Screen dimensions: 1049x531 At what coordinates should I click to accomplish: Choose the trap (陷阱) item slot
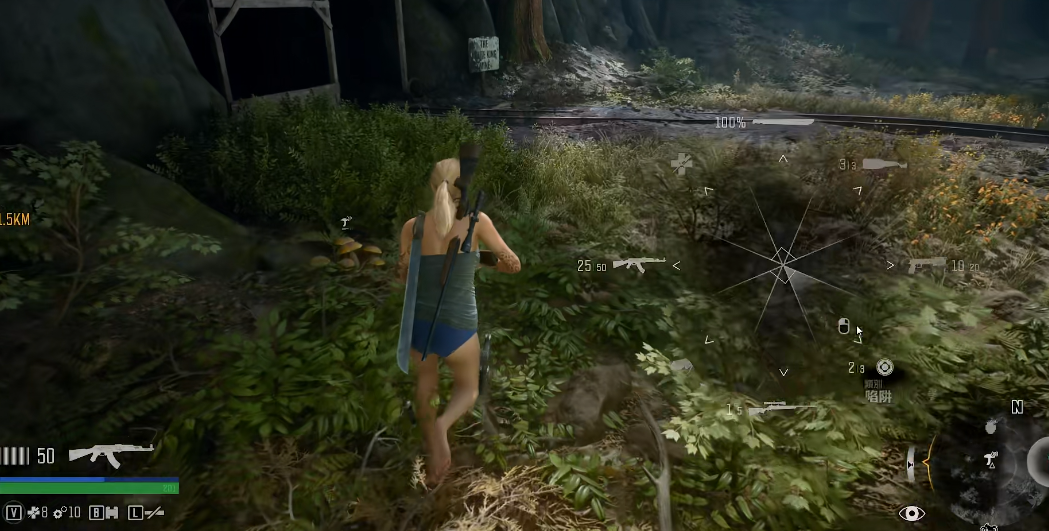point(883,368)
